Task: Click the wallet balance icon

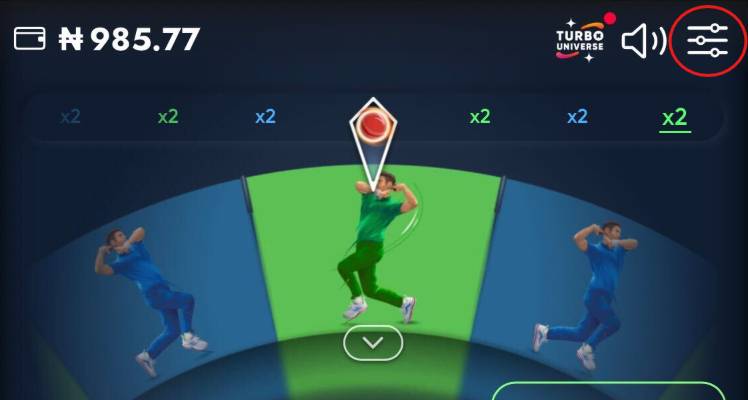Action: pos(30,39)
